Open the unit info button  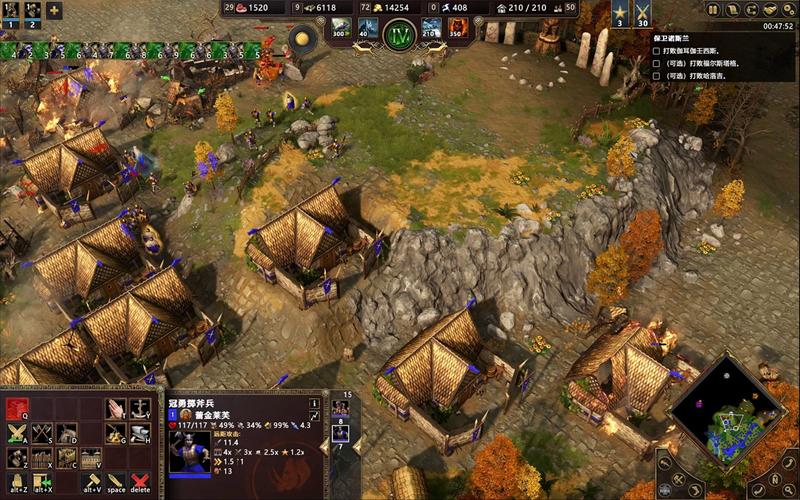314,402
